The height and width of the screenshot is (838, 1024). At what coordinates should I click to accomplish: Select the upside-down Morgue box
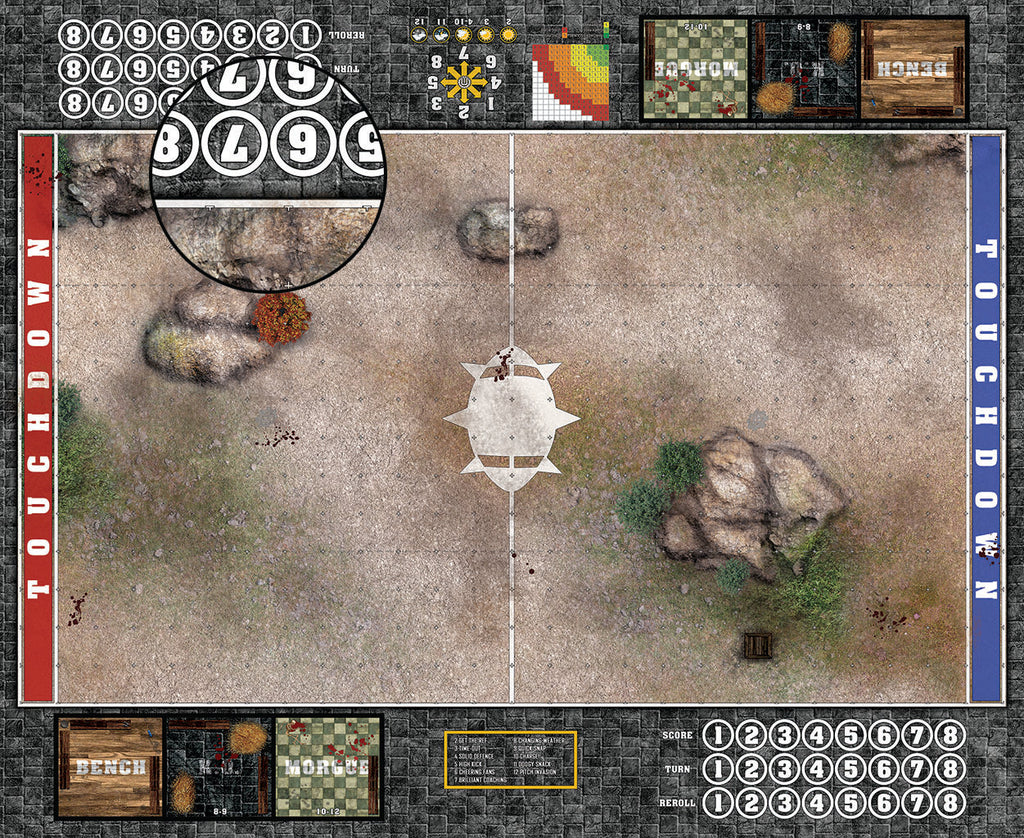tap(694, 69)
